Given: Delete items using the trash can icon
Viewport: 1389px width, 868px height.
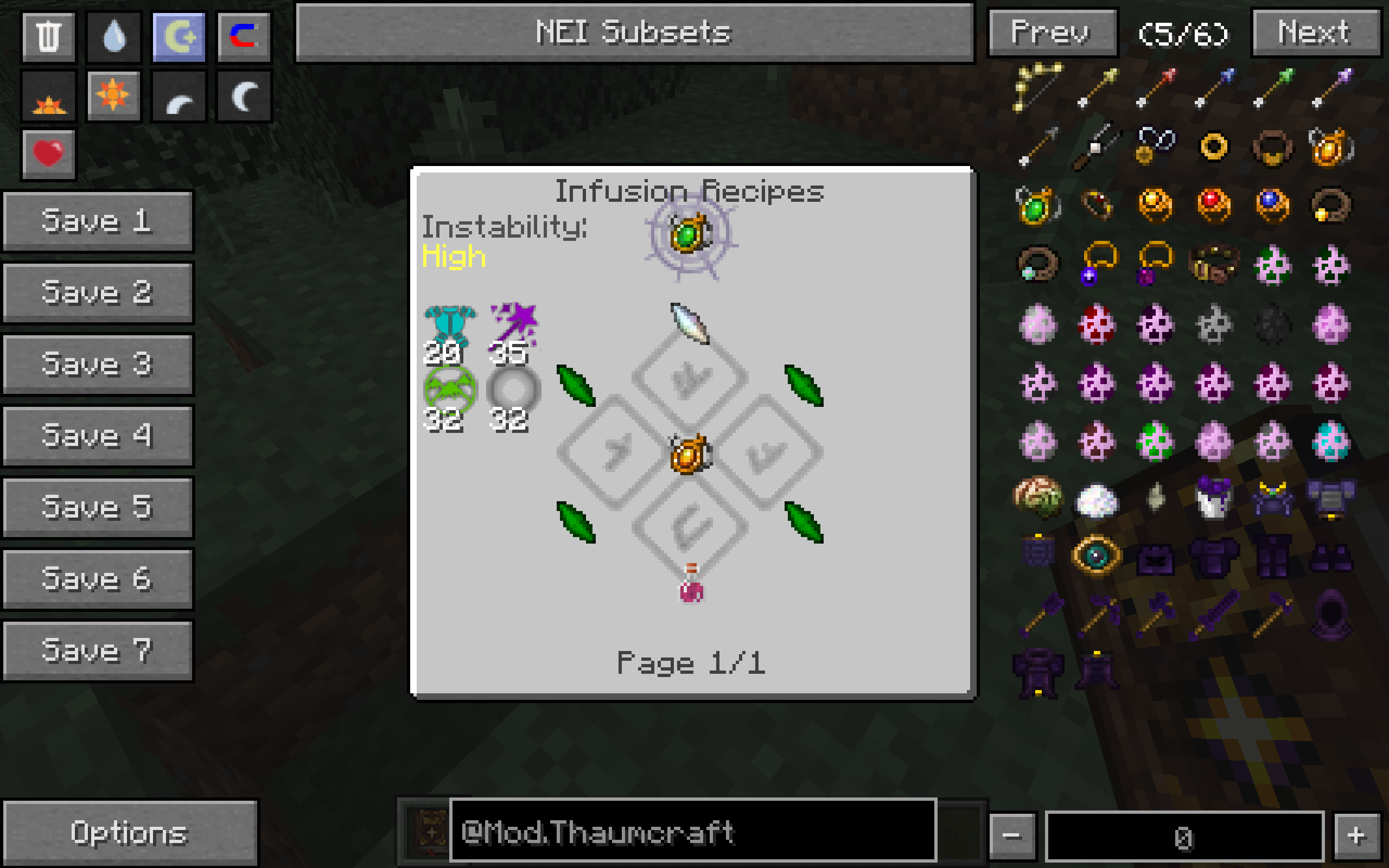Looking at the screenshot, I should pyautogui.click(x=48, y=37).
